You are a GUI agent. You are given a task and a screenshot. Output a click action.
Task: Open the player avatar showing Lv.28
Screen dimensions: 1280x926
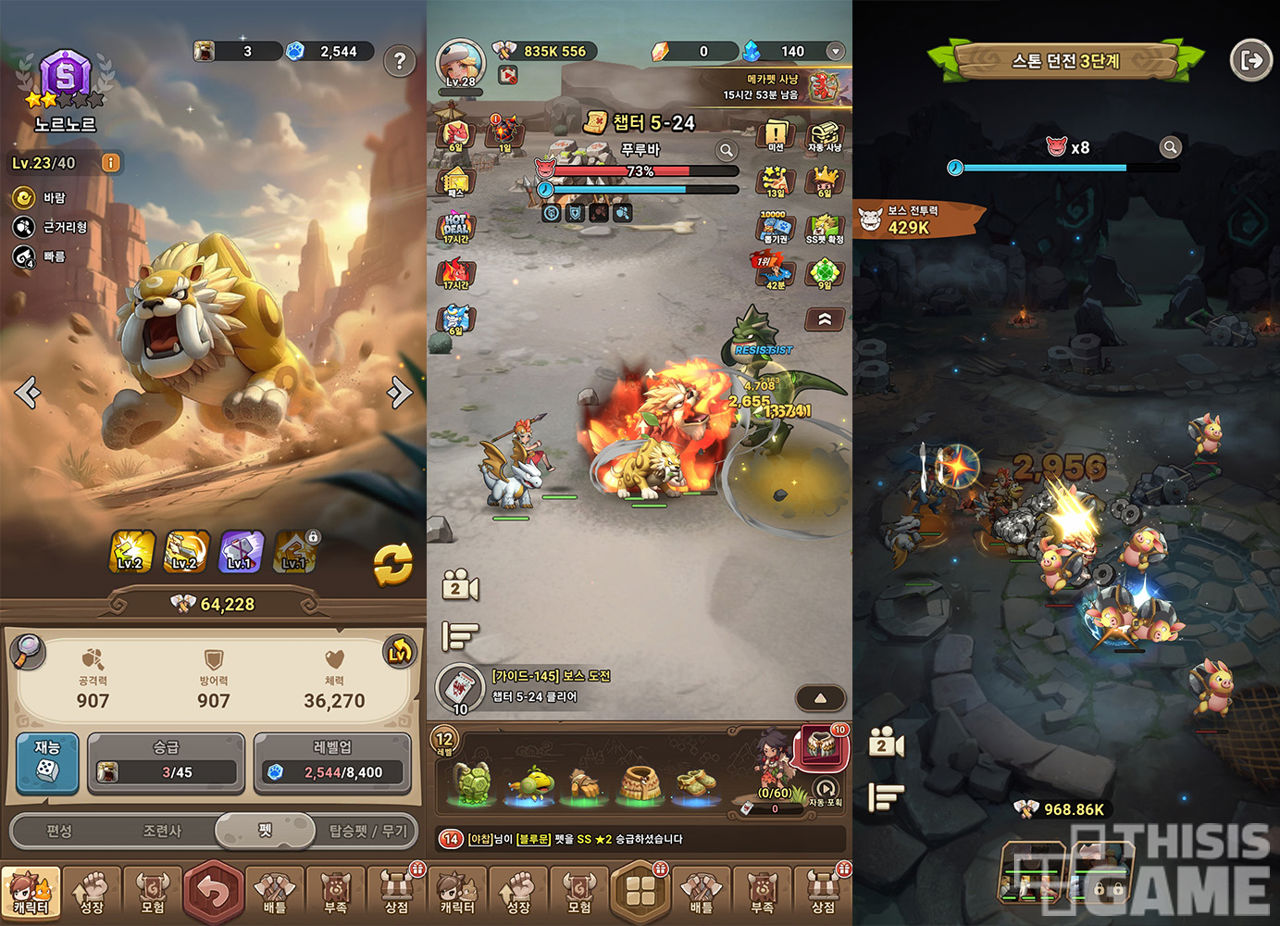click(459, 63)
